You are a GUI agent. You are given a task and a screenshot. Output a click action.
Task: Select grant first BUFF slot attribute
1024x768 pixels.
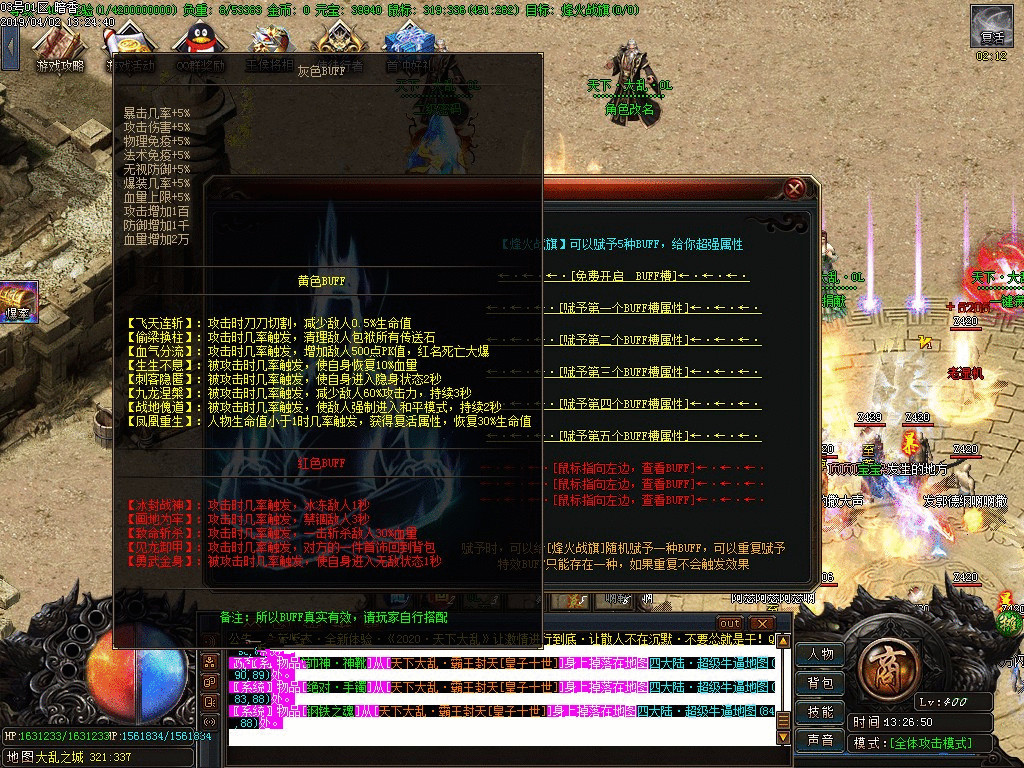click(x=625, y=308)
